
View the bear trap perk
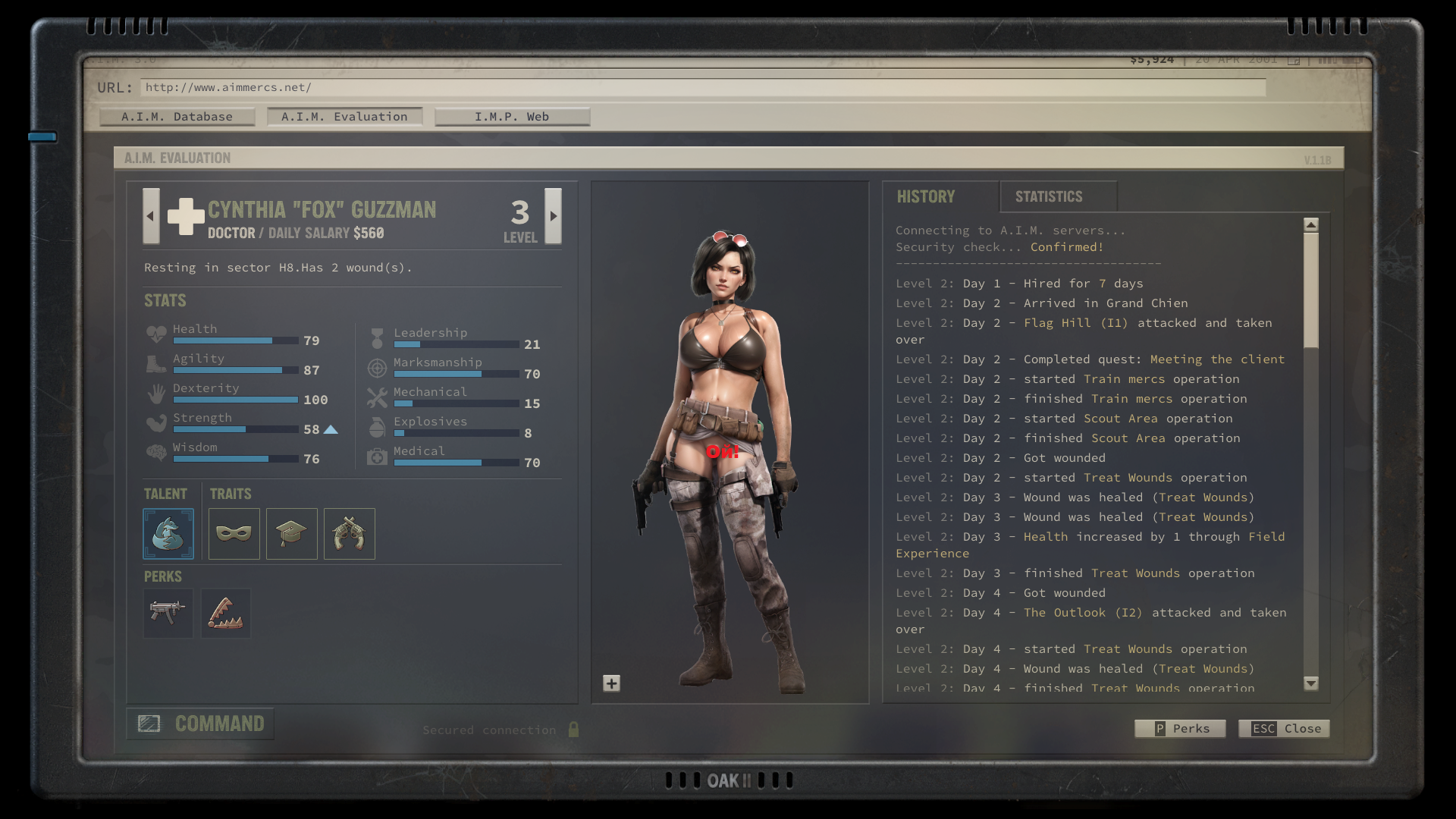coord(226,613)
